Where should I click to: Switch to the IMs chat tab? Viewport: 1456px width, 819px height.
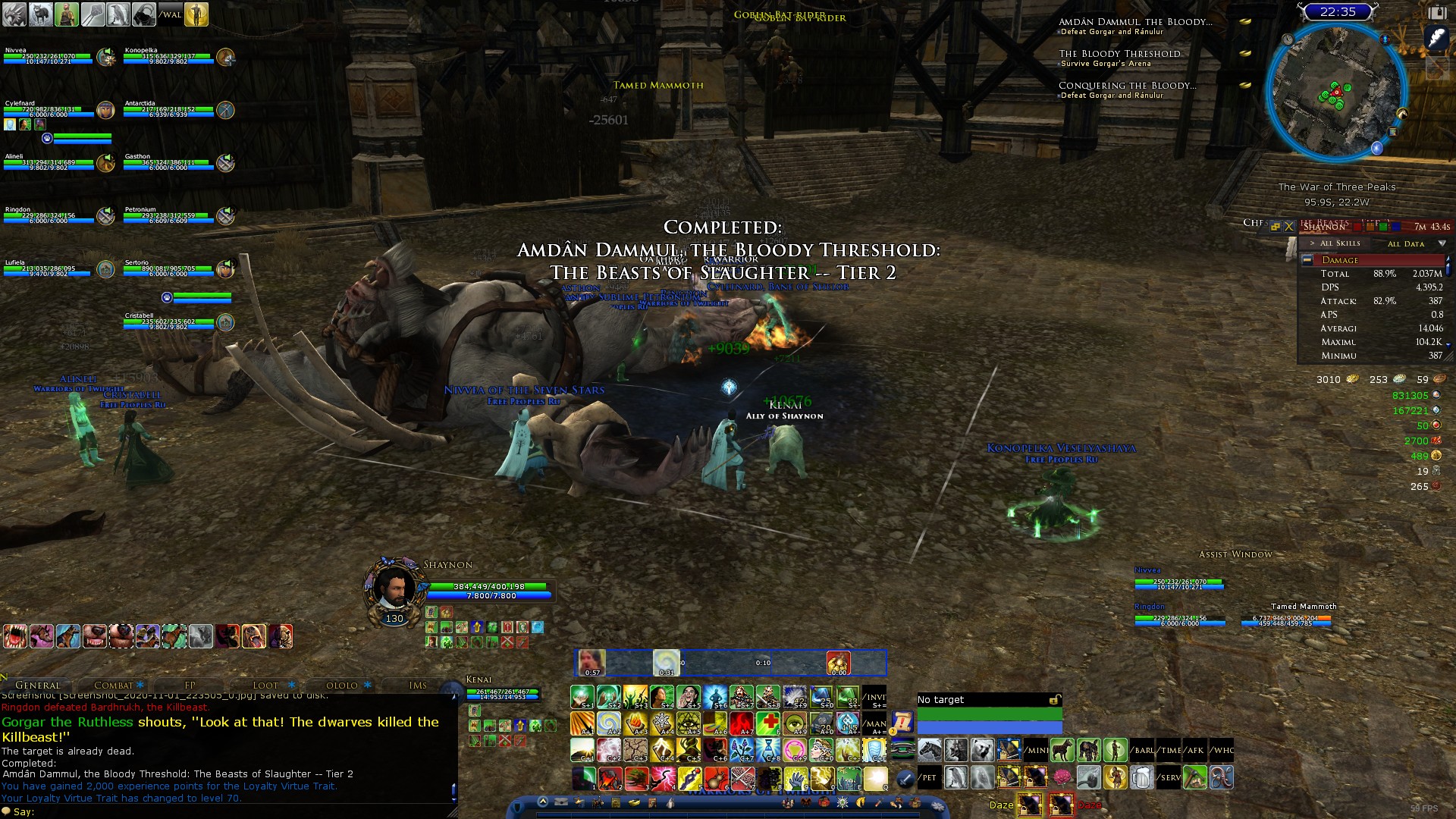coord(418,685)
